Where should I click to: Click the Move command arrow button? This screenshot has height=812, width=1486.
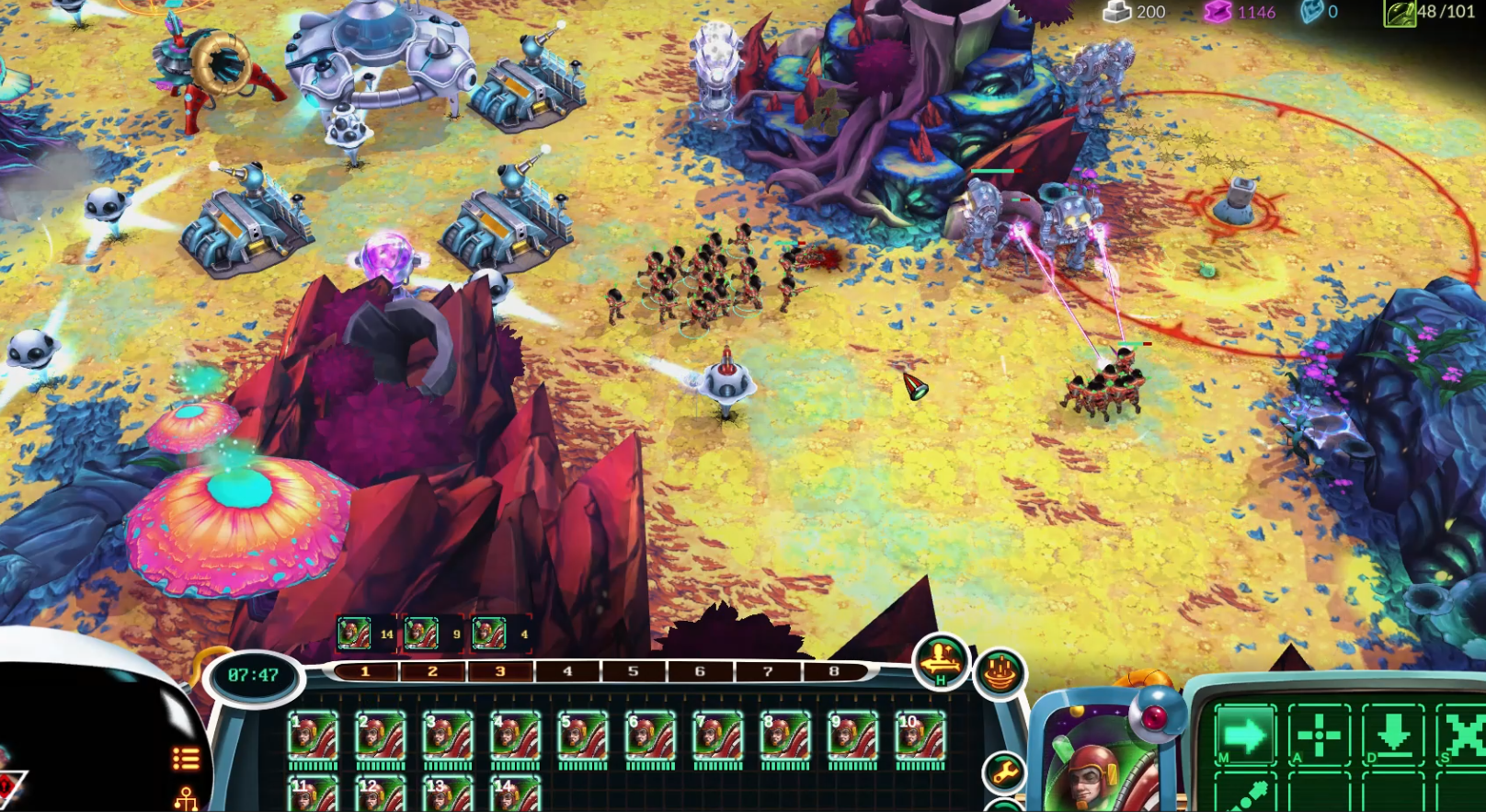tap(1245, 736)
